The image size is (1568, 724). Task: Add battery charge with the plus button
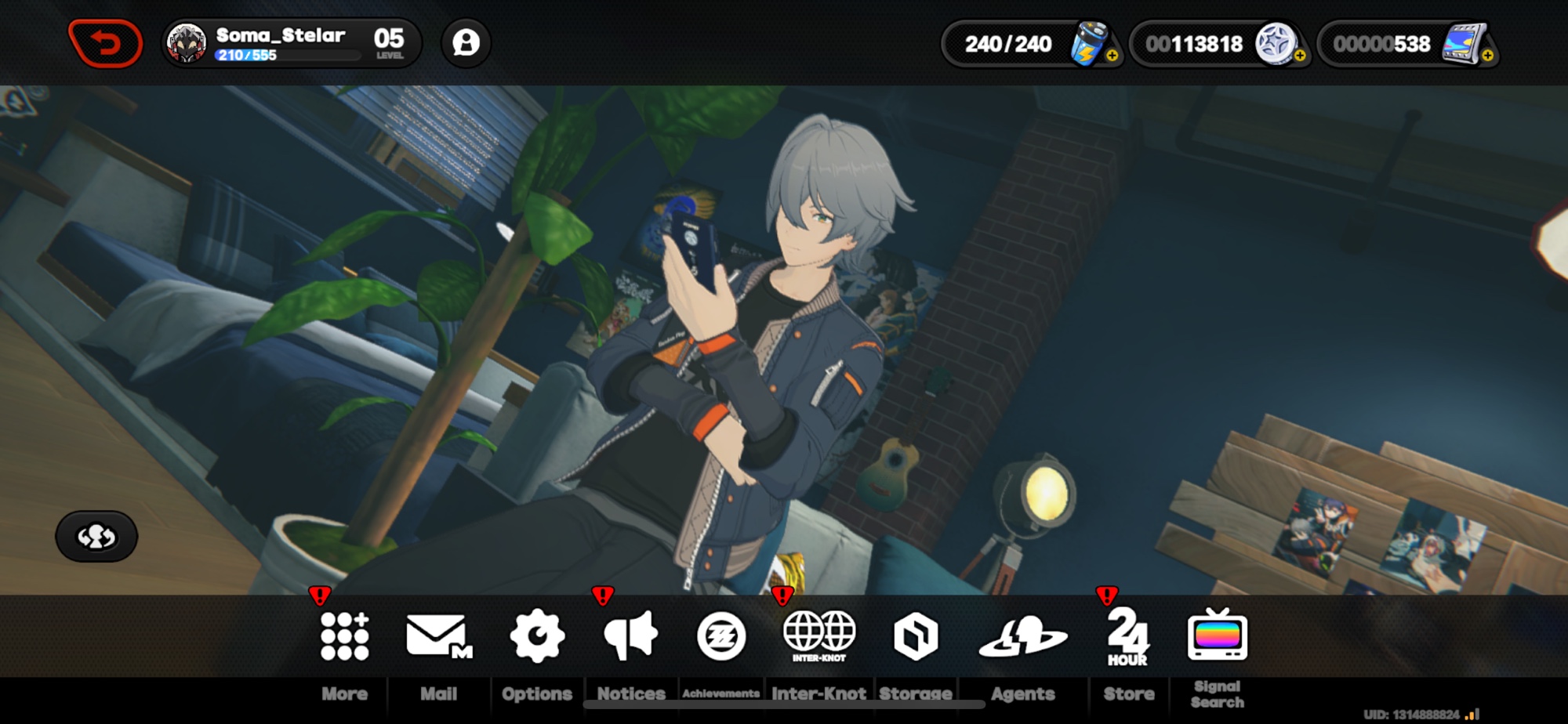tap(1112, 56)
